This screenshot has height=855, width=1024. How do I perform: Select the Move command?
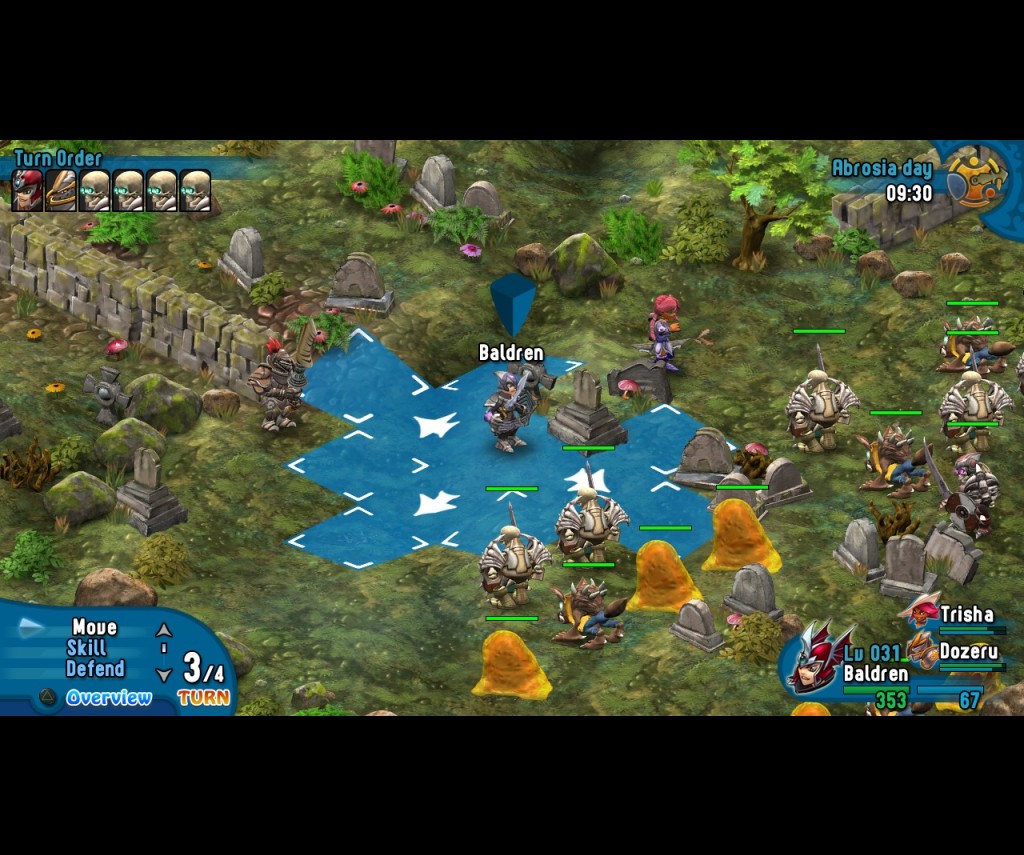pos(95,628)
